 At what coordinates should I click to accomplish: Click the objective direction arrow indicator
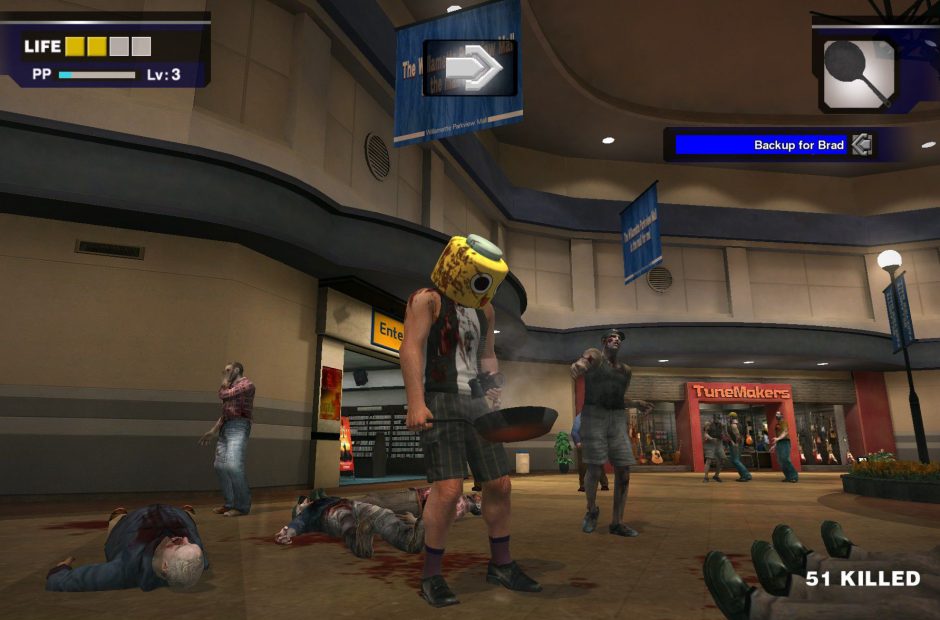[471, 68]
